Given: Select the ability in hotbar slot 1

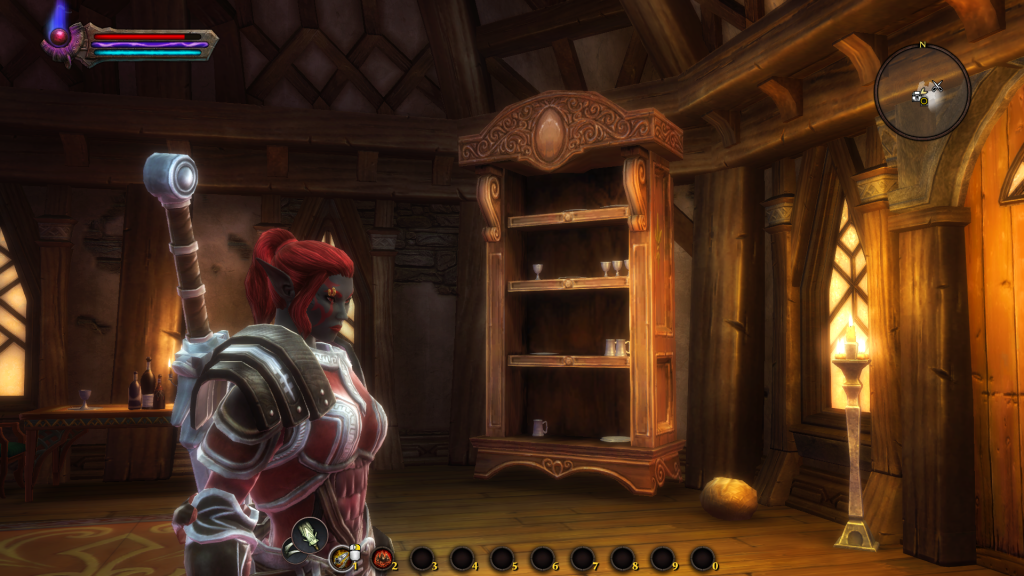Looking at the screenshot, I should coord(342,558).
